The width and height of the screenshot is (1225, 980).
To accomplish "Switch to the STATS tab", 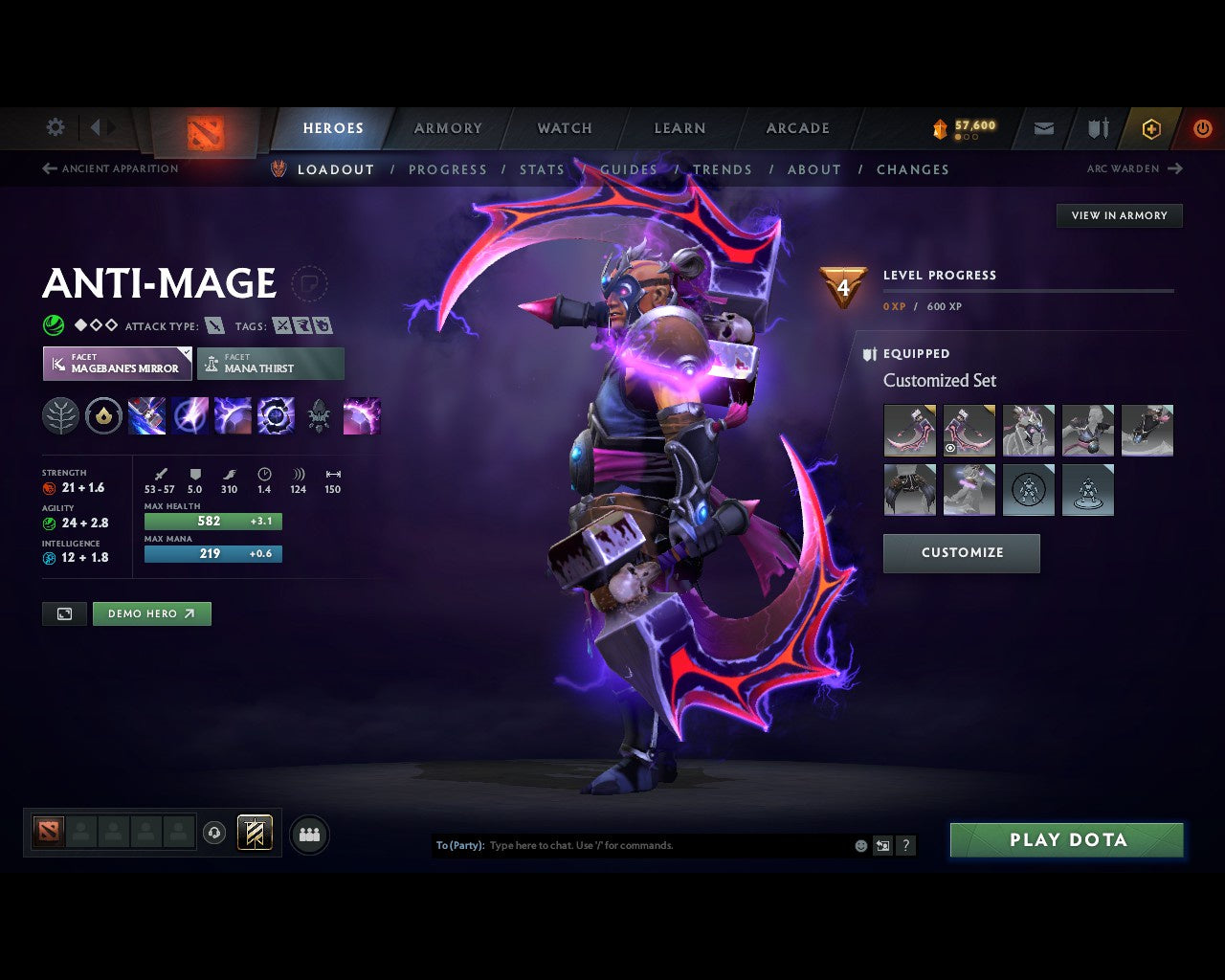I will pyautogui.click(x=542, y=169).
